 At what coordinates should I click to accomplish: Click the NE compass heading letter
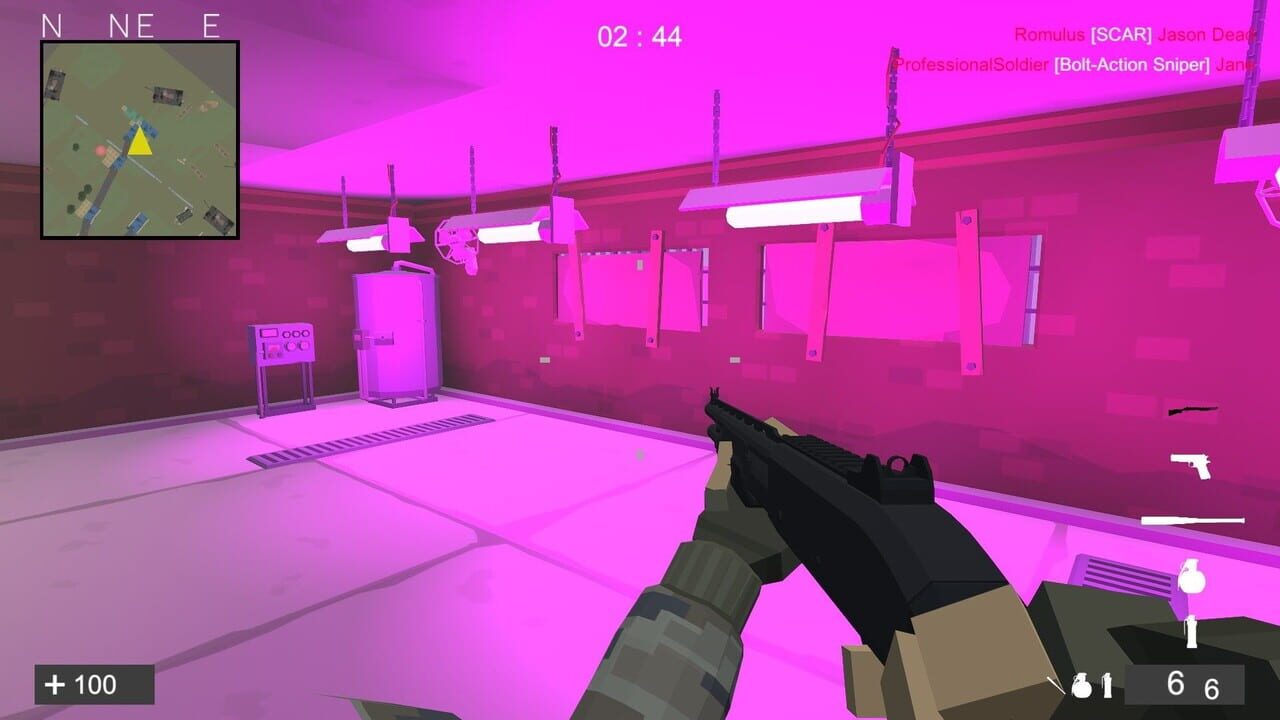point(133,26)
